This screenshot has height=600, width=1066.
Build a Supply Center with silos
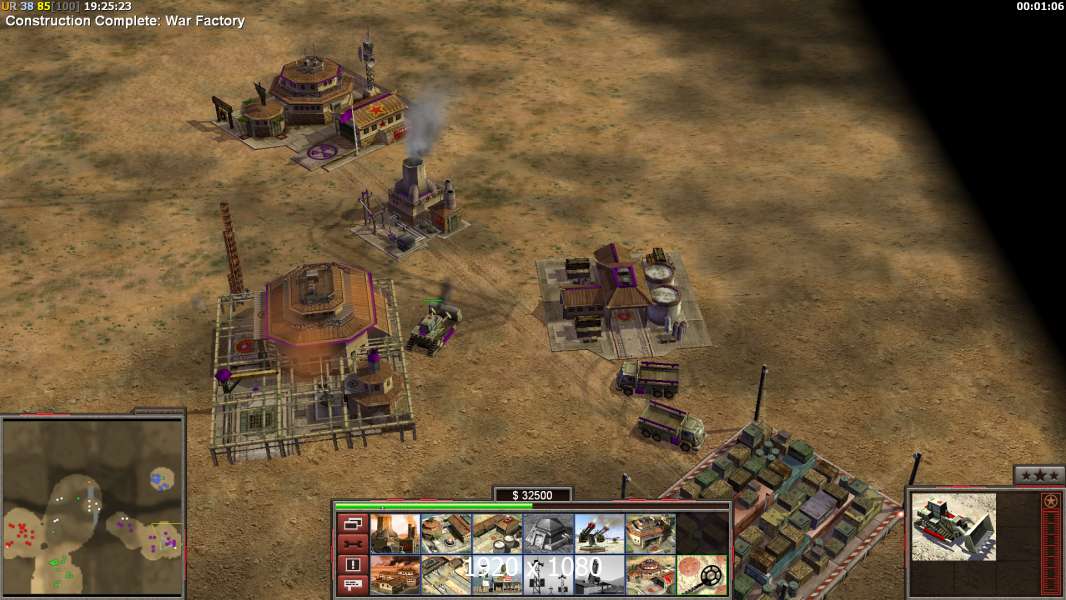pyautogui.click(x=497, y=534)
